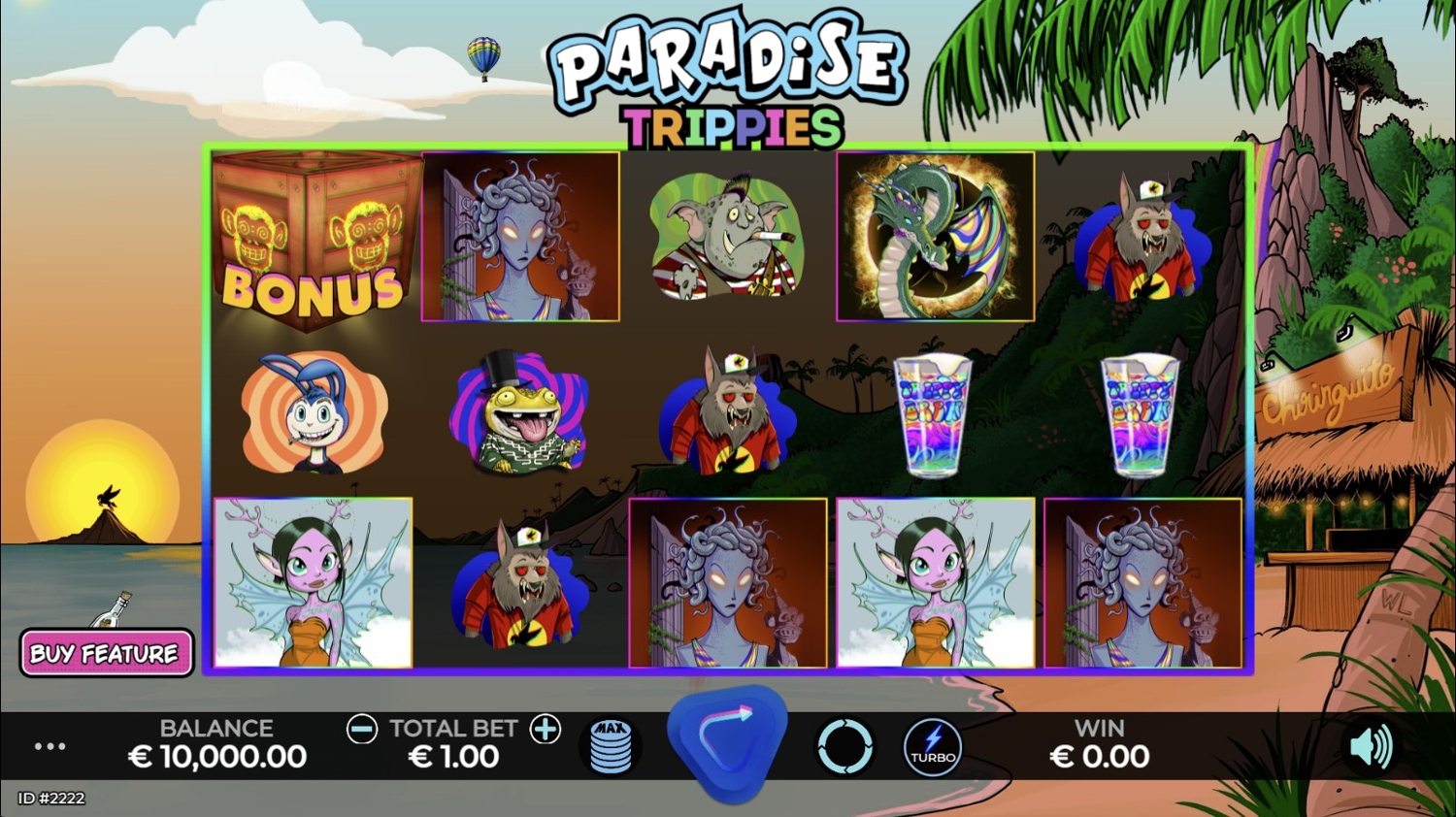Increase total bet with the plus button
This screenshot has height=817, width=1456.
[x=546, y=729]
